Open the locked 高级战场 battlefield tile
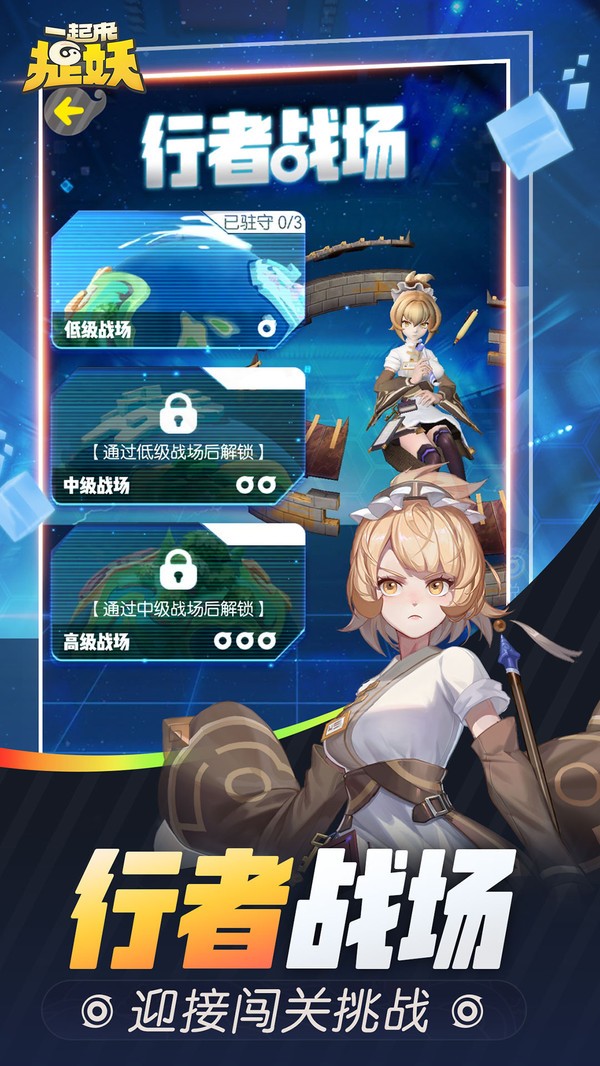The width and height of the screenshot is (600, 1066). click(177, 592)
